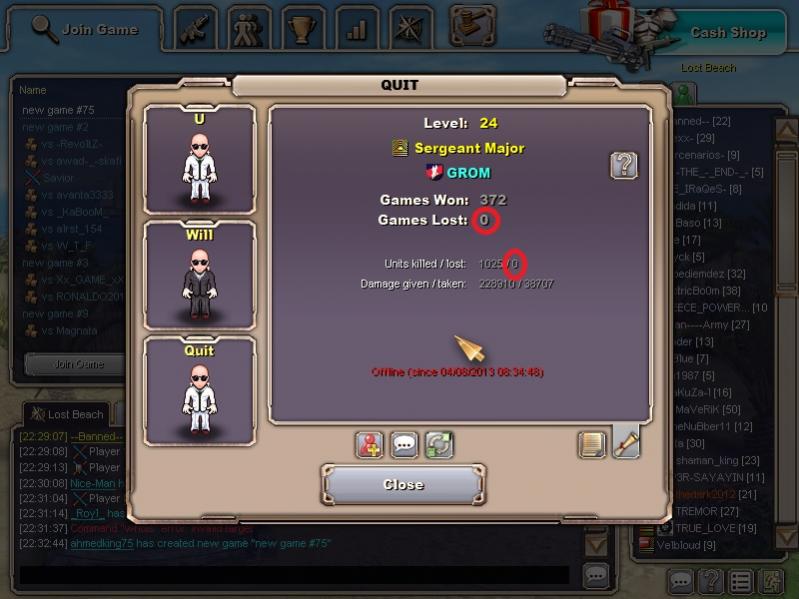Open the two-soldiers units tab
Image resolution: width=799 pixels, height=599 pixels.
coord(249,29)
